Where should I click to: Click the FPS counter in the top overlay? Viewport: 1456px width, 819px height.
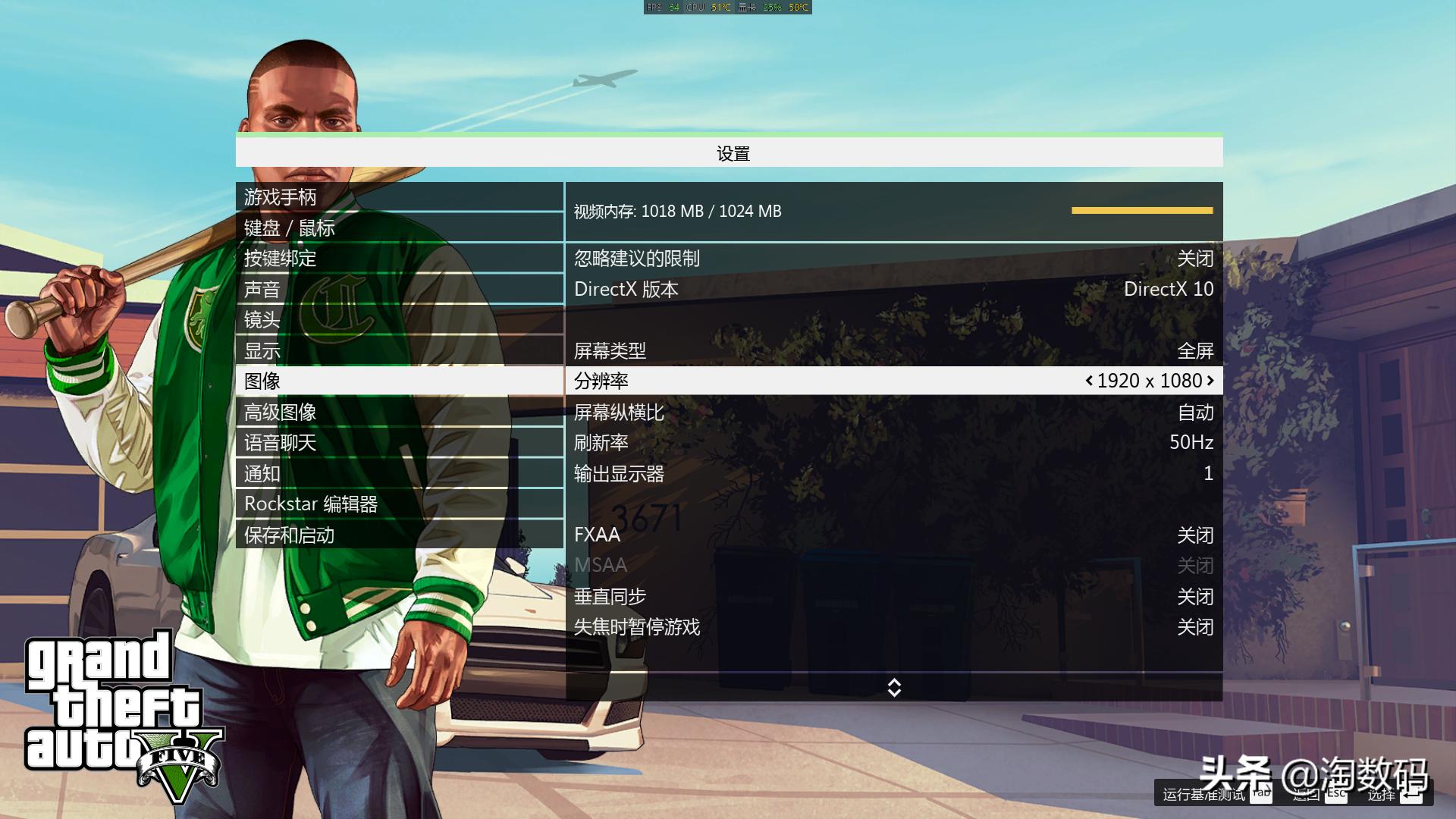click(x=666, y=8)
